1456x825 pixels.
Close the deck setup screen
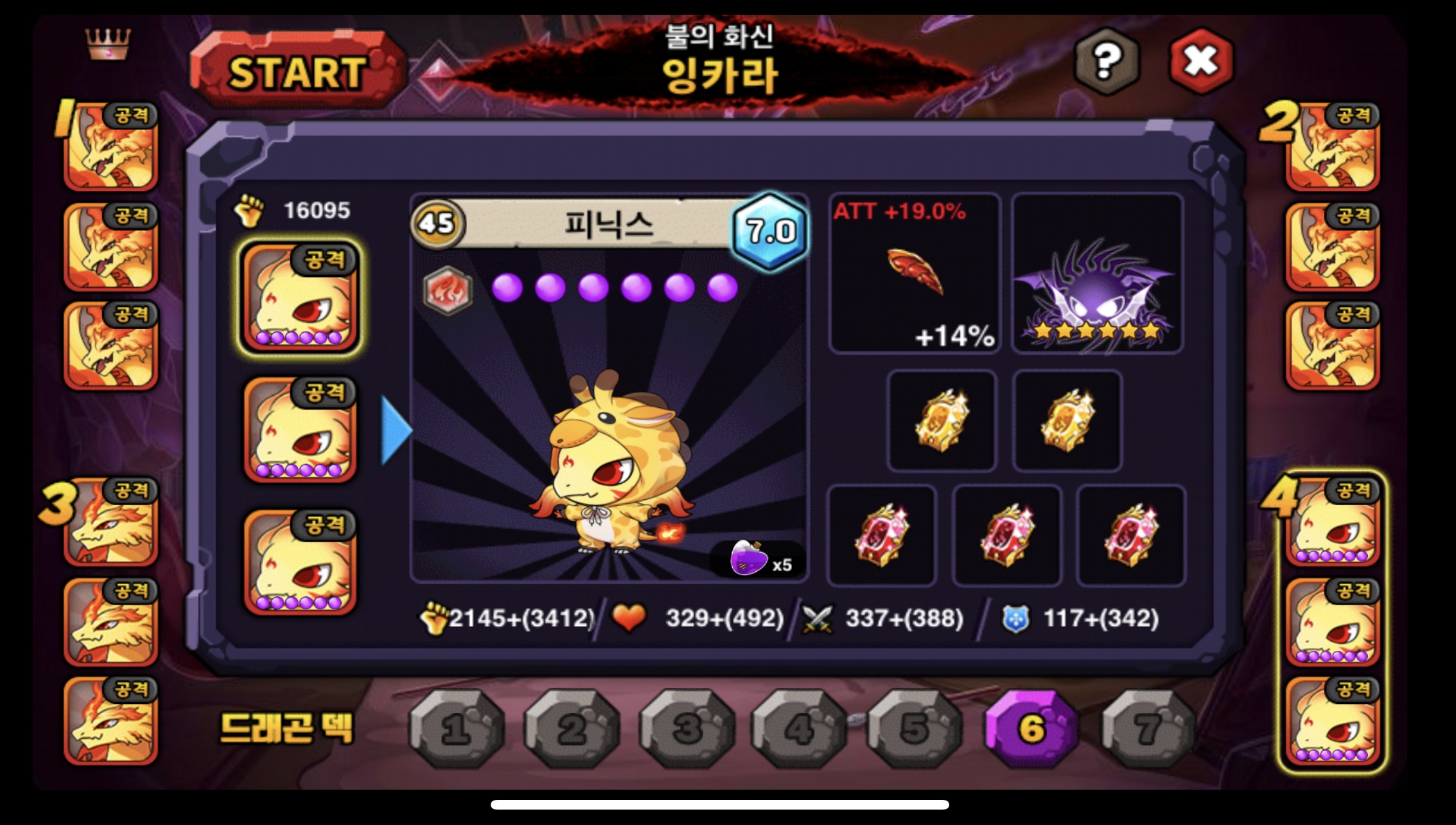[1200, 62]
